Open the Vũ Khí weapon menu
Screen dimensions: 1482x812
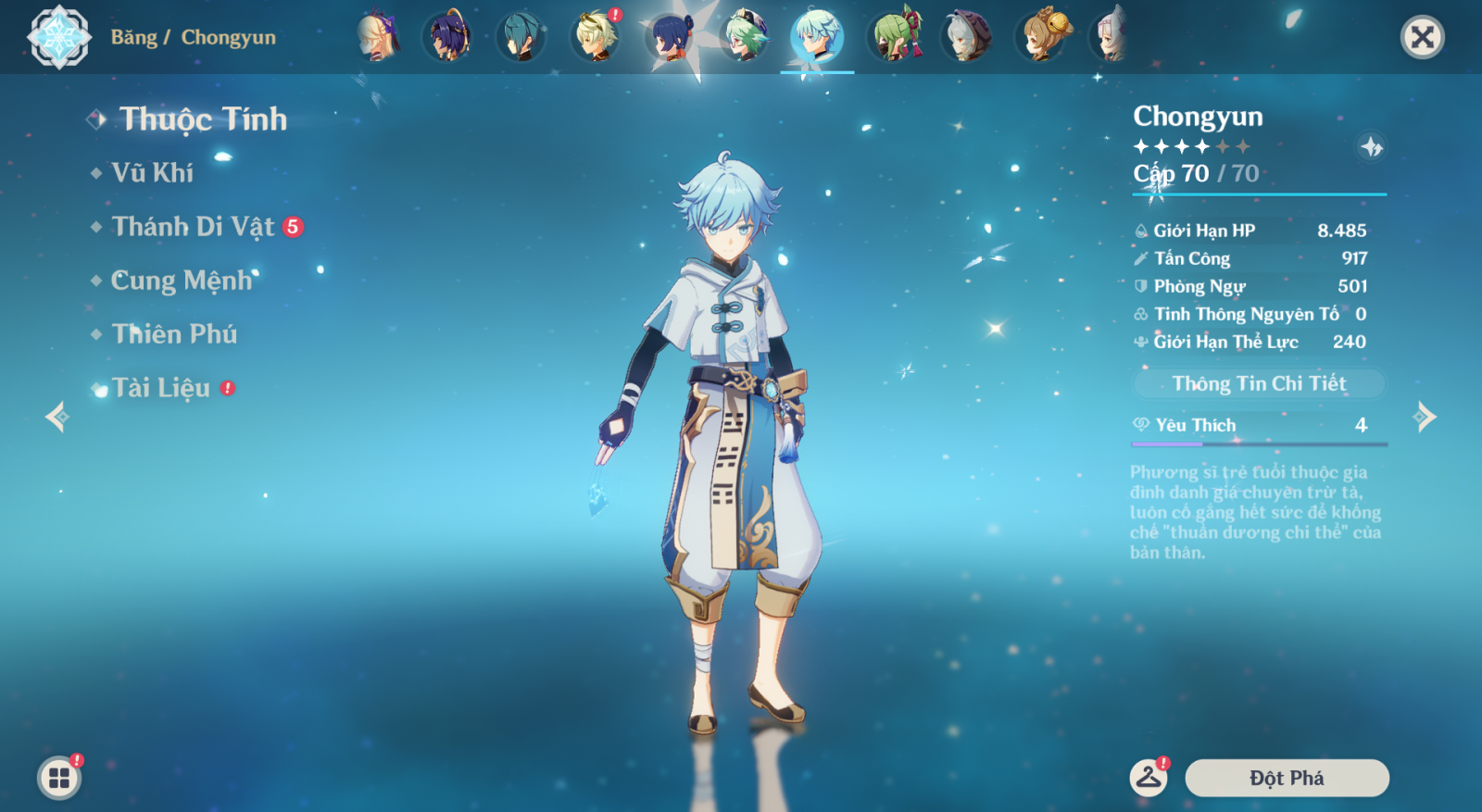(153, 173)
